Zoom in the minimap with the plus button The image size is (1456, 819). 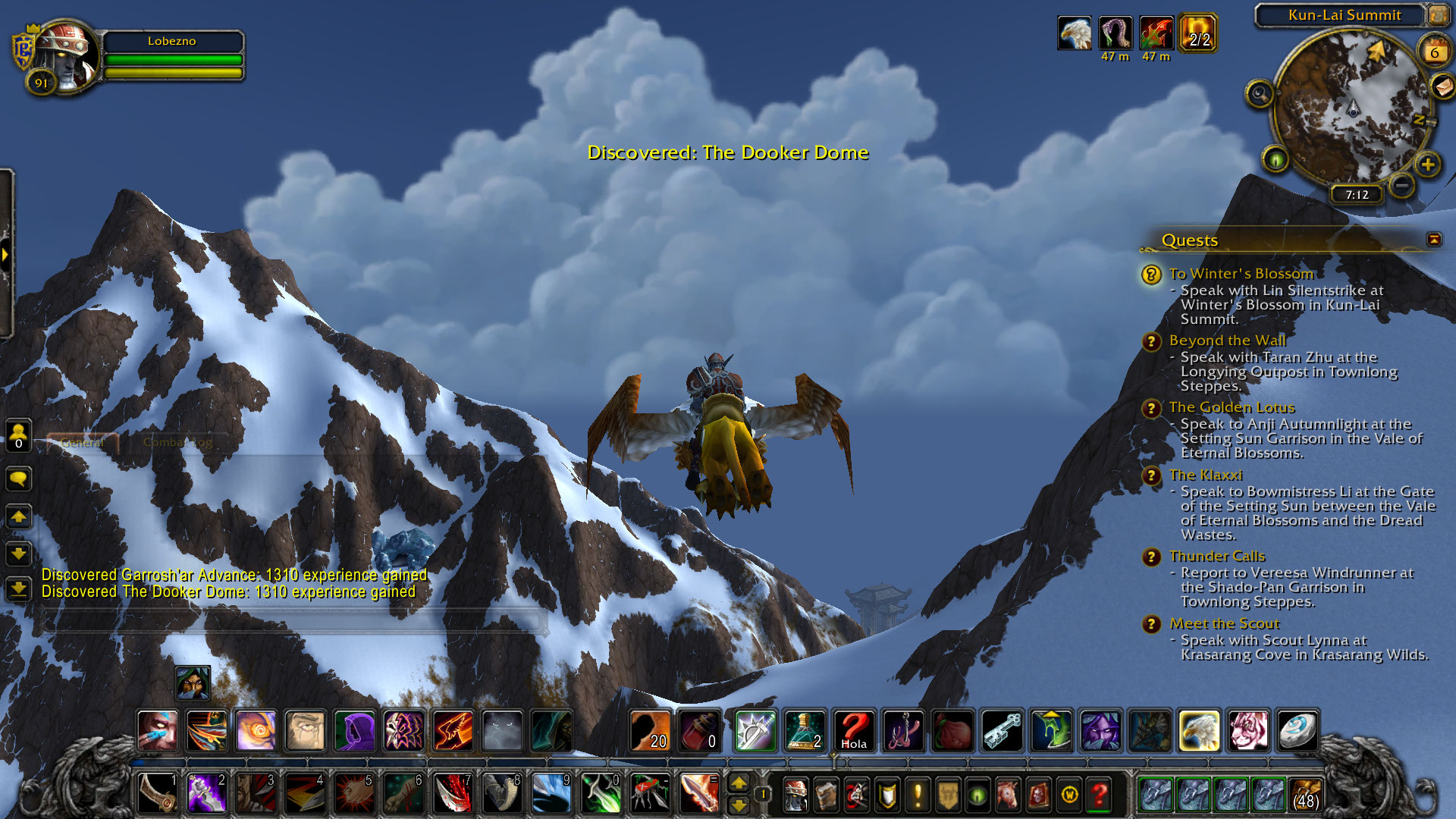pos(1428,165)
